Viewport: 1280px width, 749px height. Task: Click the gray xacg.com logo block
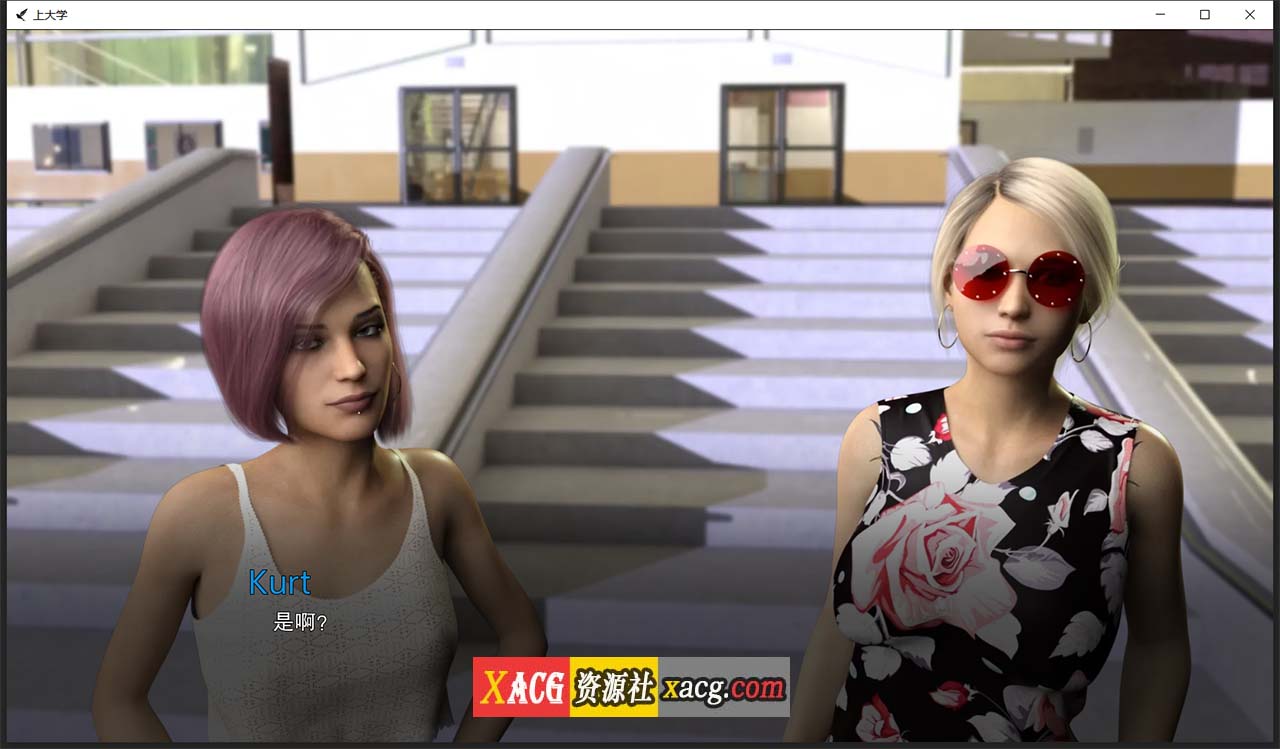[x=722, y=688]
